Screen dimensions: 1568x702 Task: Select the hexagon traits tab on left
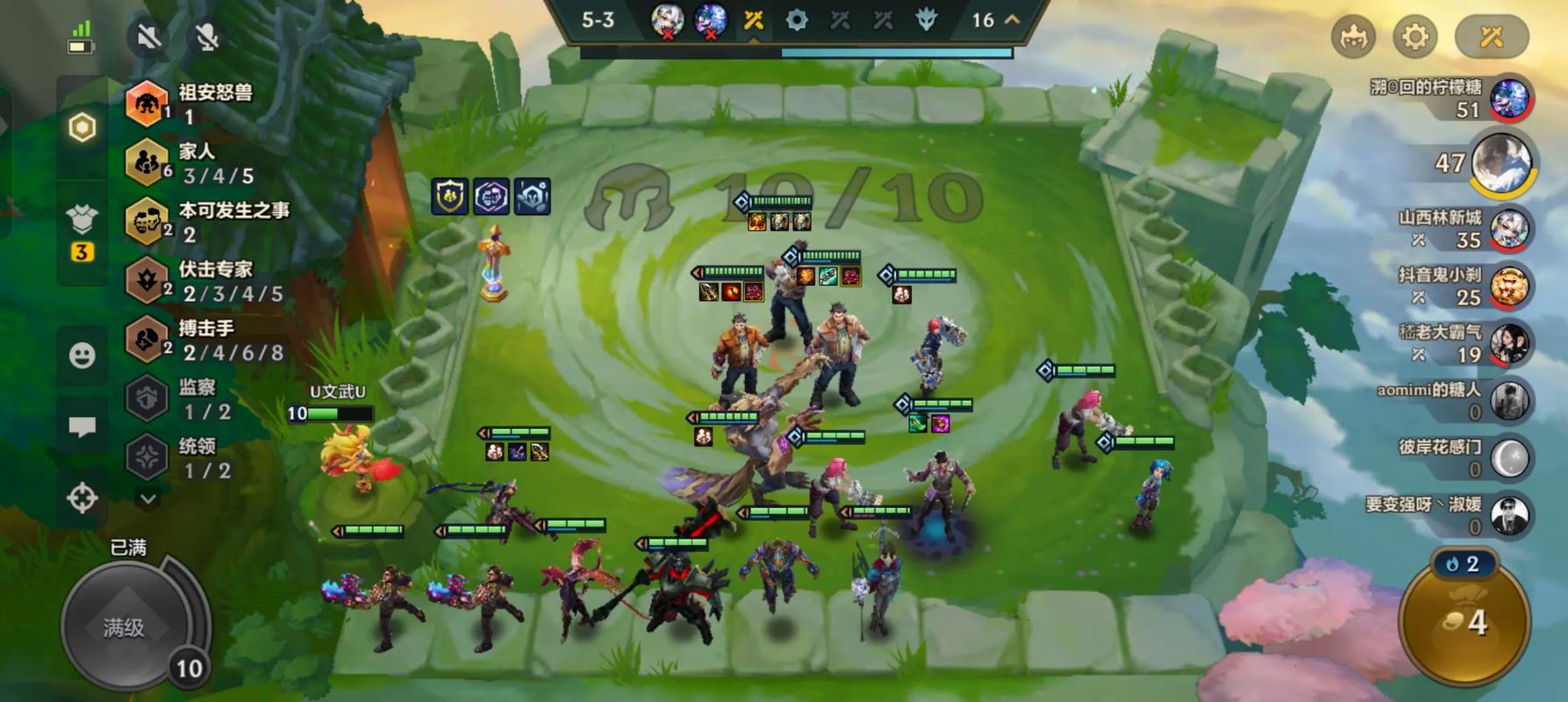[82, 128]
